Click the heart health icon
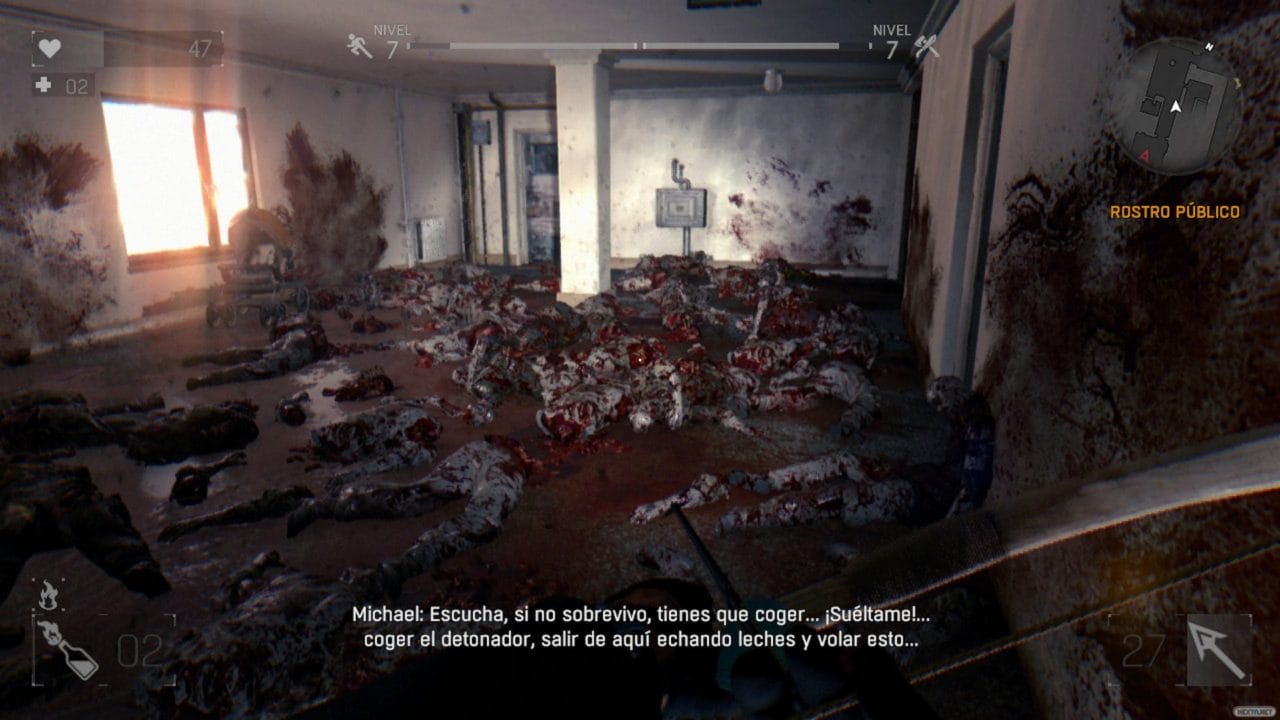 point(49,48)
